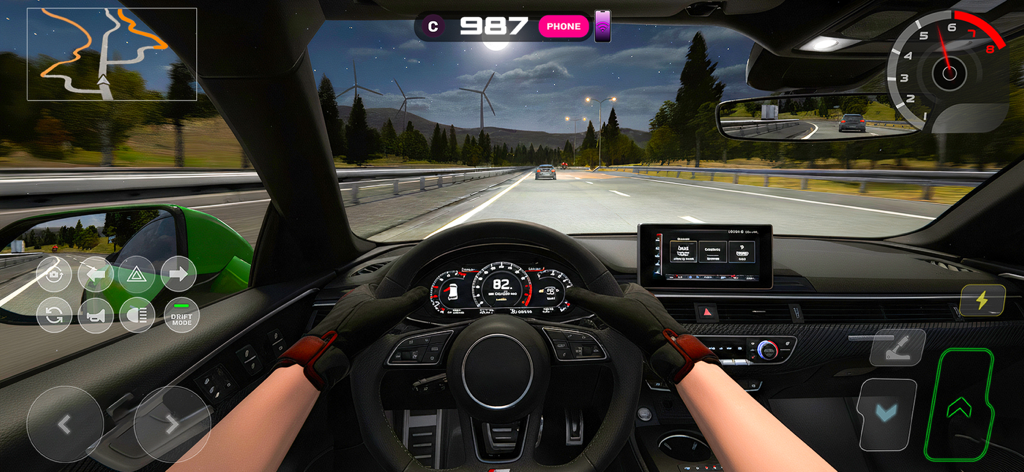Honk the car horn
Viewport: 1024px width, 472px height.
pyautogui.click(x=96, y=315)
